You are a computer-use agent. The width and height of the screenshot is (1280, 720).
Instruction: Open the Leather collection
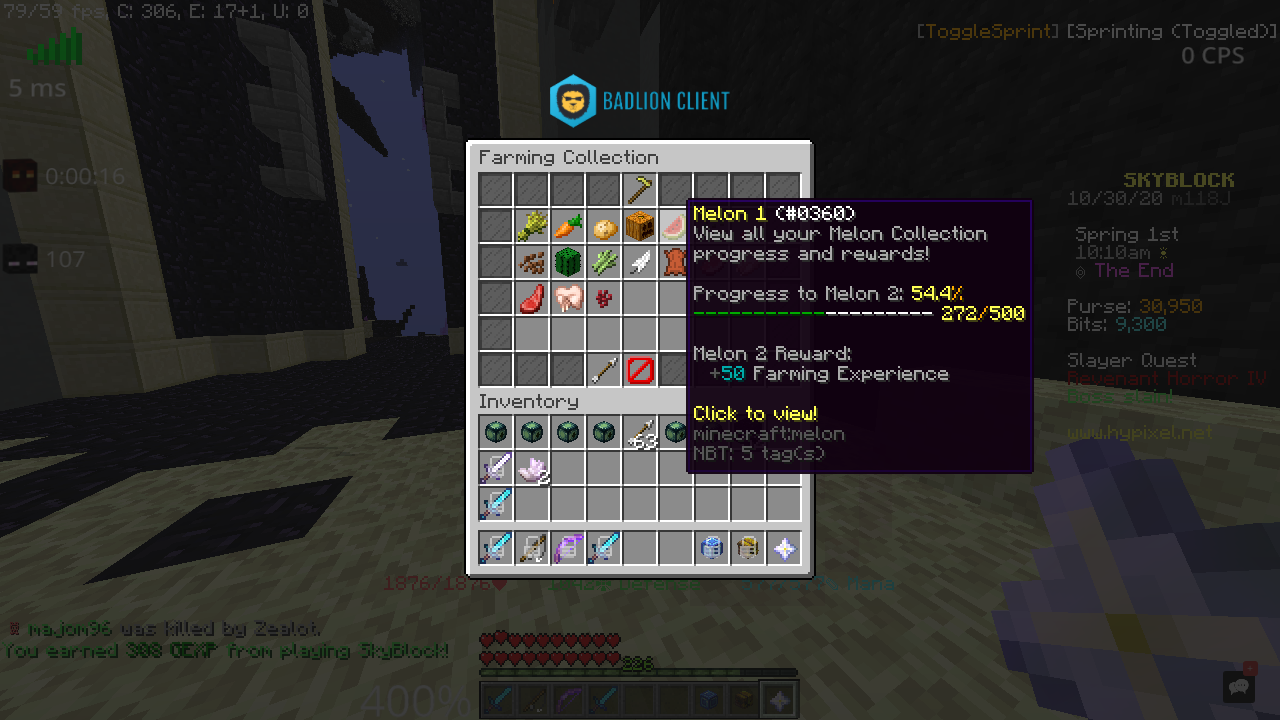677,261
